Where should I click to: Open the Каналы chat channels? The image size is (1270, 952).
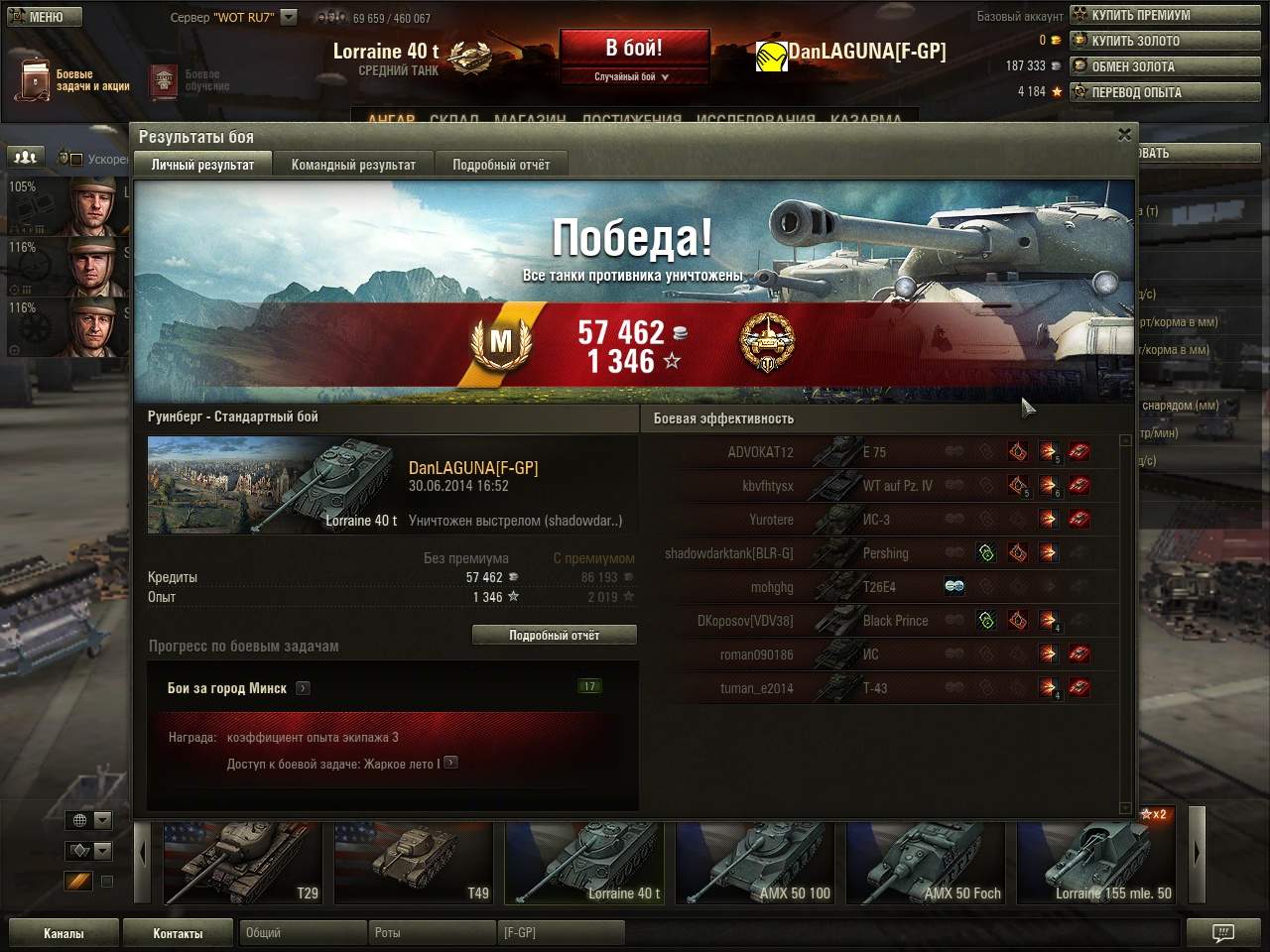point(63,933)
